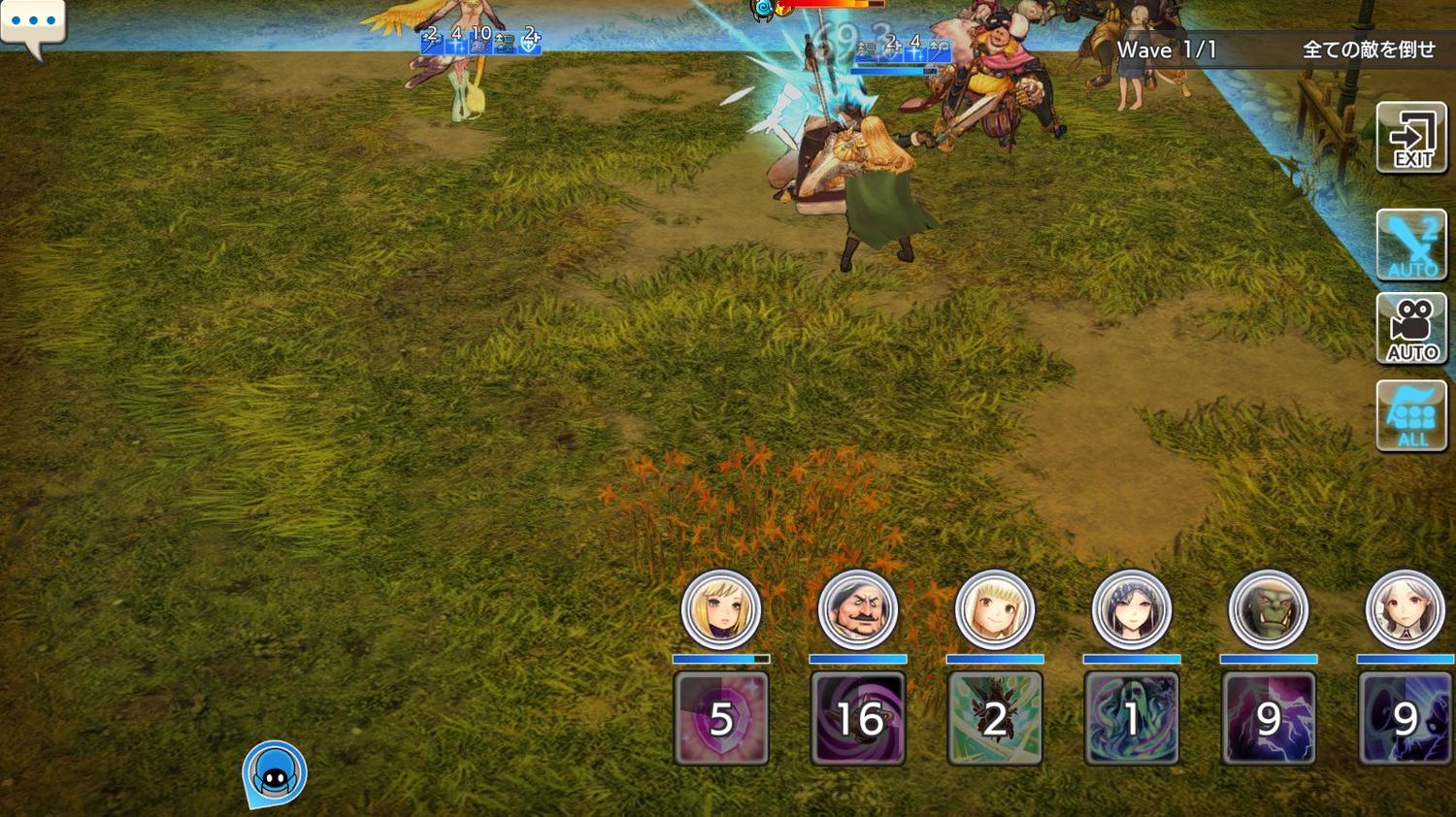Select the green orc portrait

click(x=1268, y=610)
